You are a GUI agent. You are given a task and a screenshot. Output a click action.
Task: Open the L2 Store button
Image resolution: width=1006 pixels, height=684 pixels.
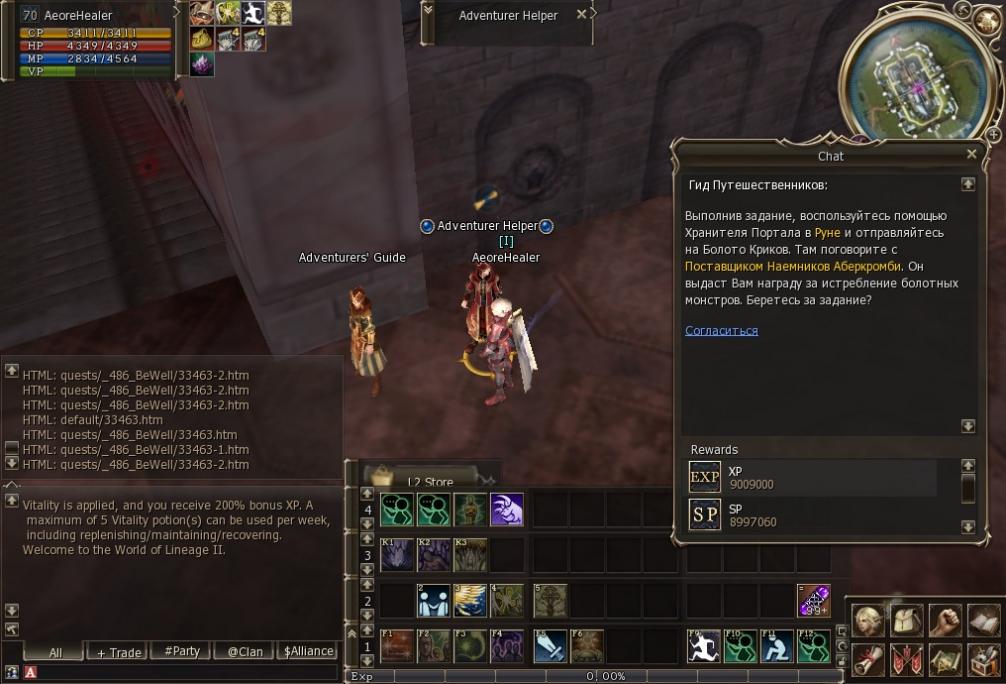[x=430, y=481]
